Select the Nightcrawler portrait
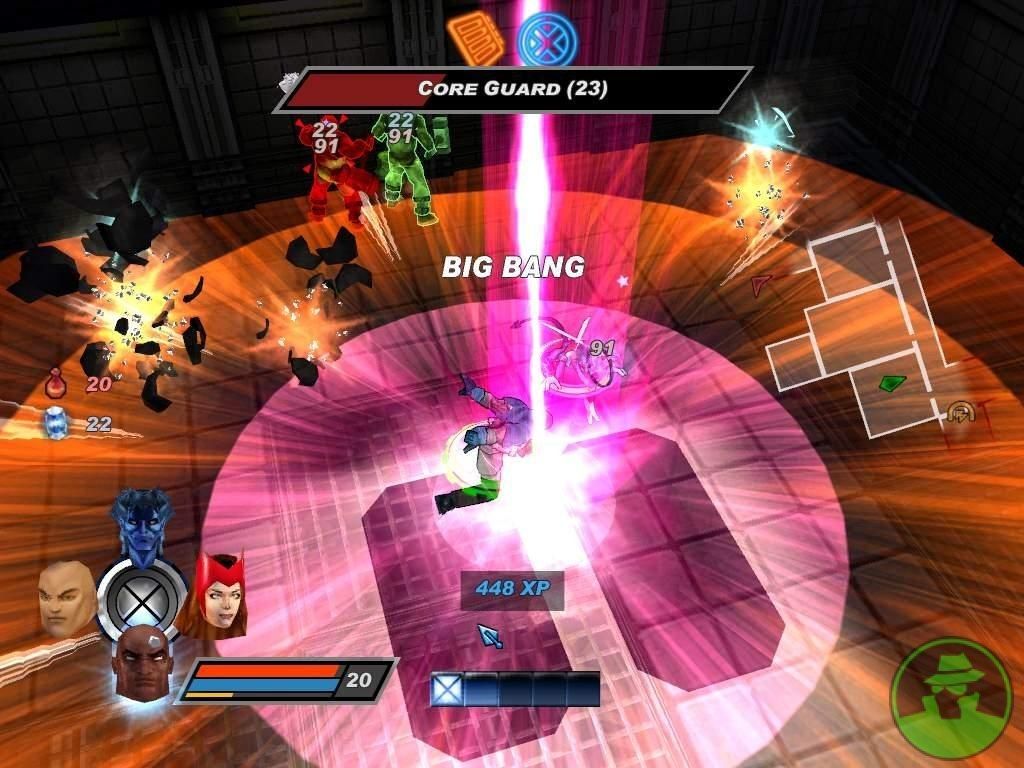The width and height of the screenshot is (1024, 768). (x=142, y=523)
